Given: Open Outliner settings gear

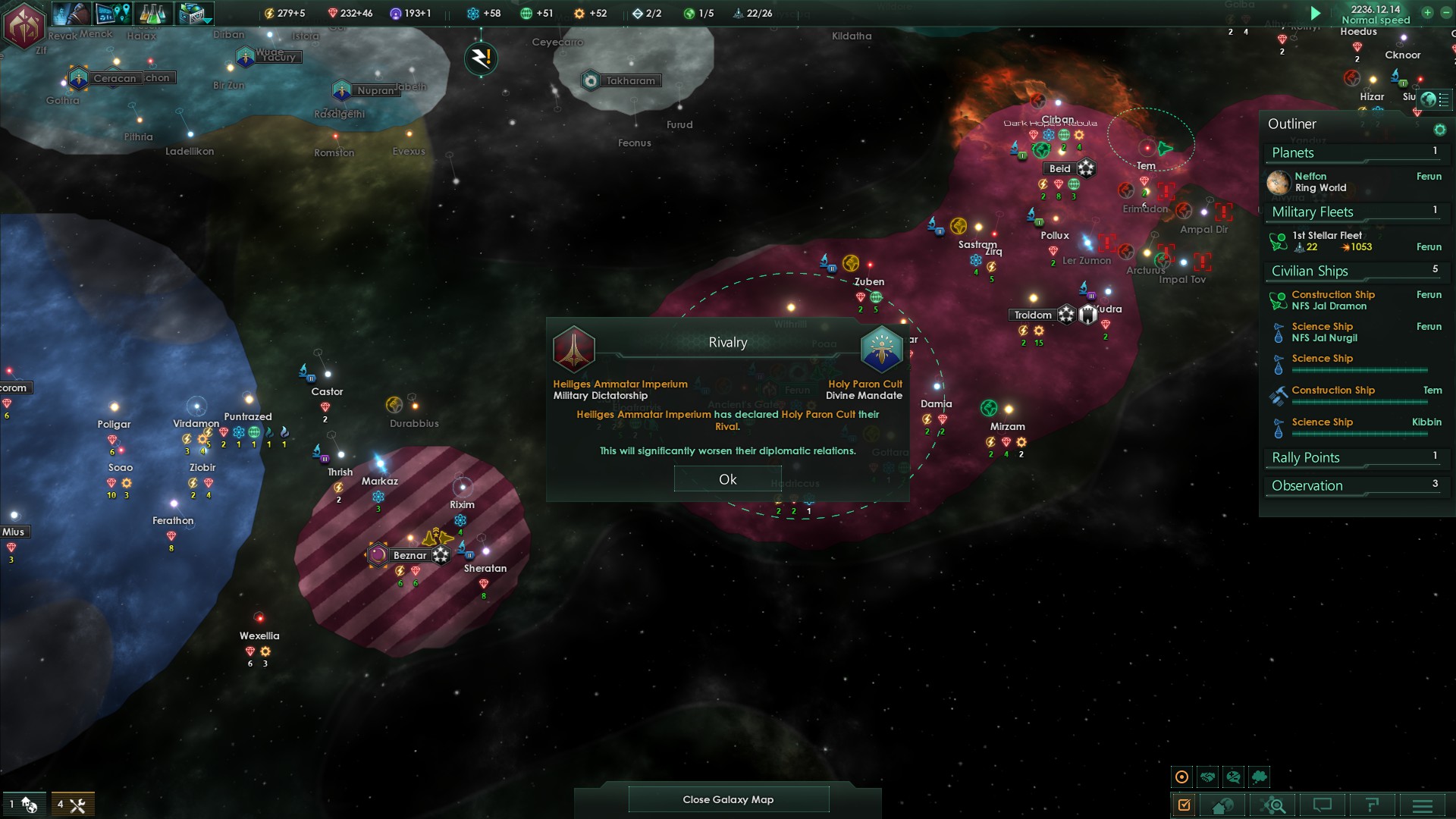Looking at the screenshot, I should (1439, 130).
